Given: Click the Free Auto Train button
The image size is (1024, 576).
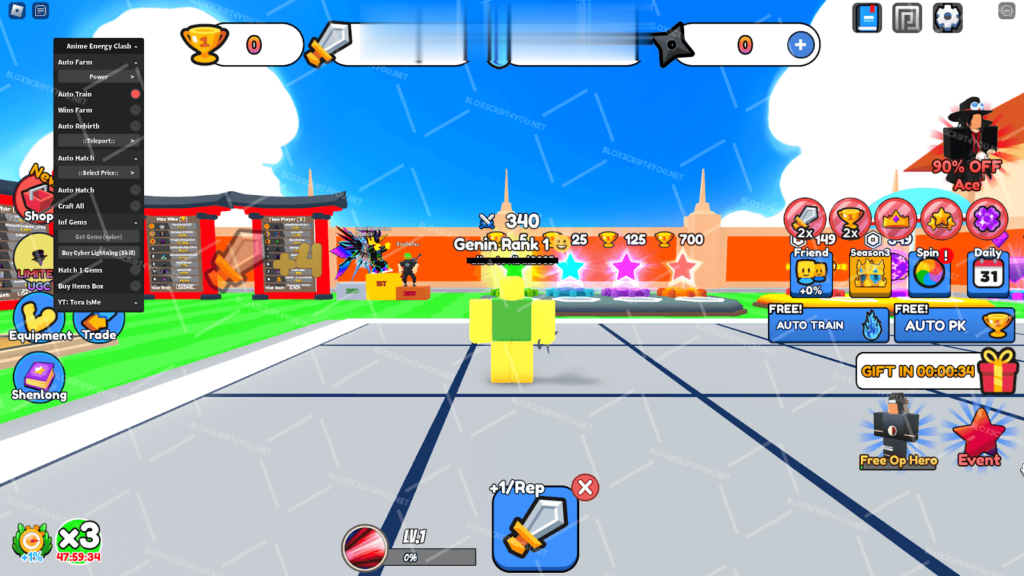Looking at the screenshot, I should [827, 325].
